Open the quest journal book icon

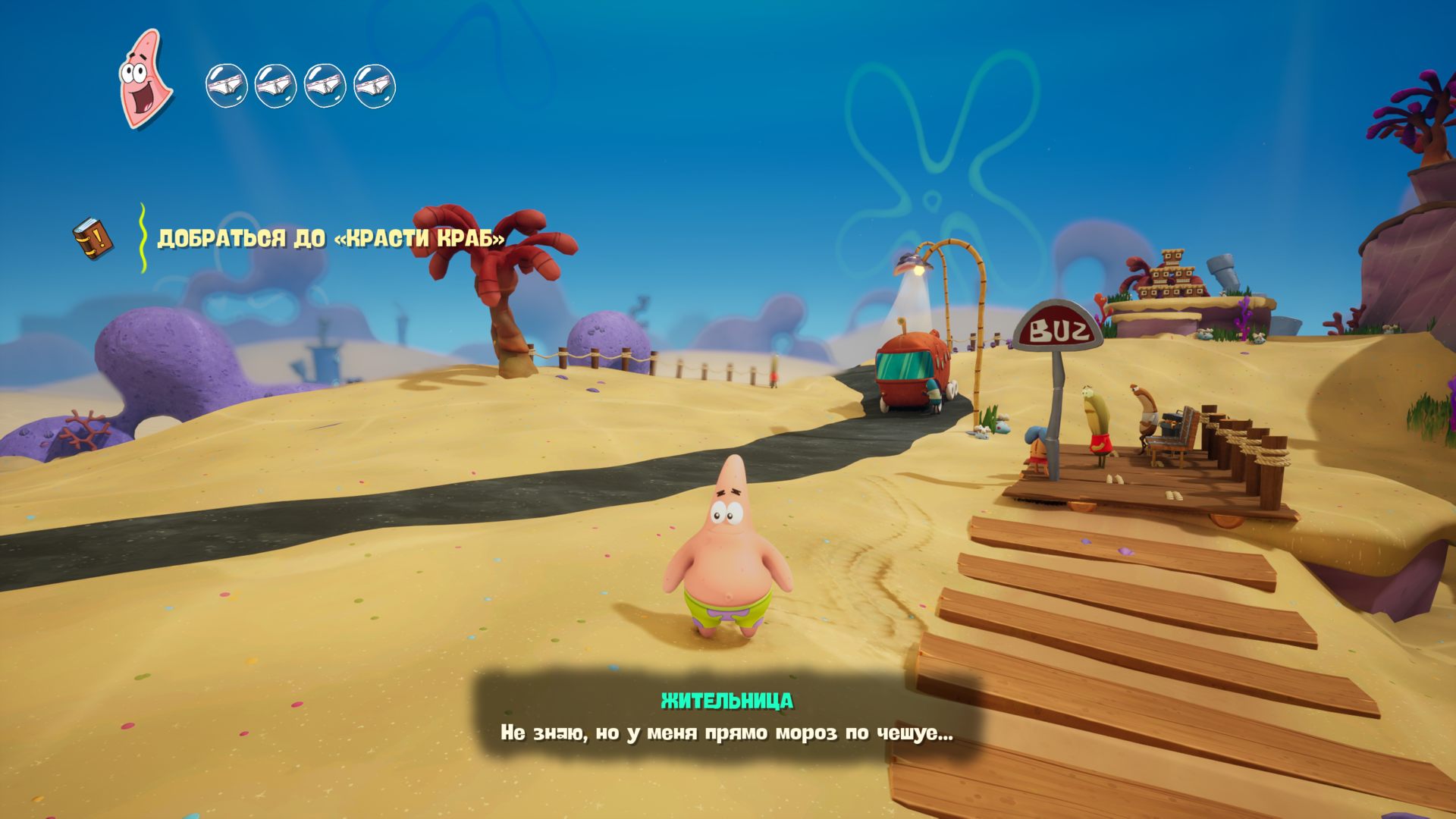click(93, 238)
